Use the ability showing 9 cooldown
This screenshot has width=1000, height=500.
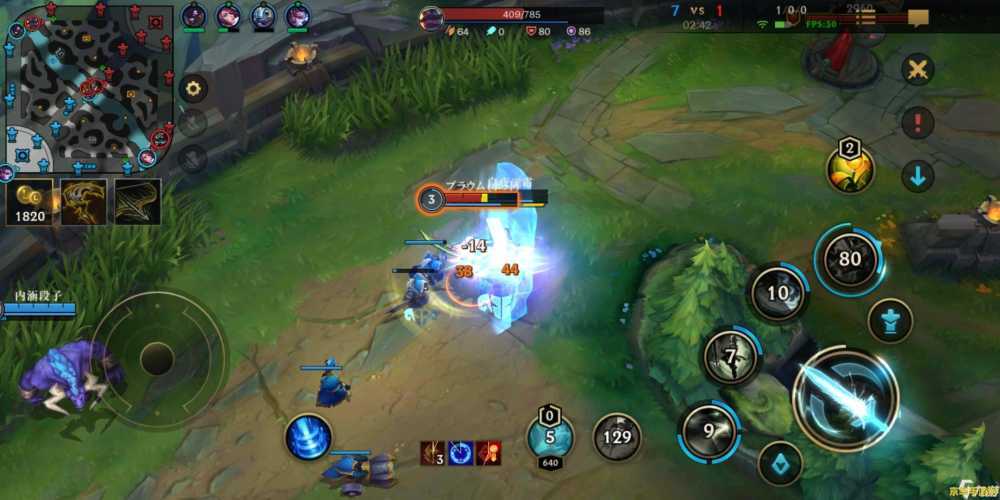point(708,431)
